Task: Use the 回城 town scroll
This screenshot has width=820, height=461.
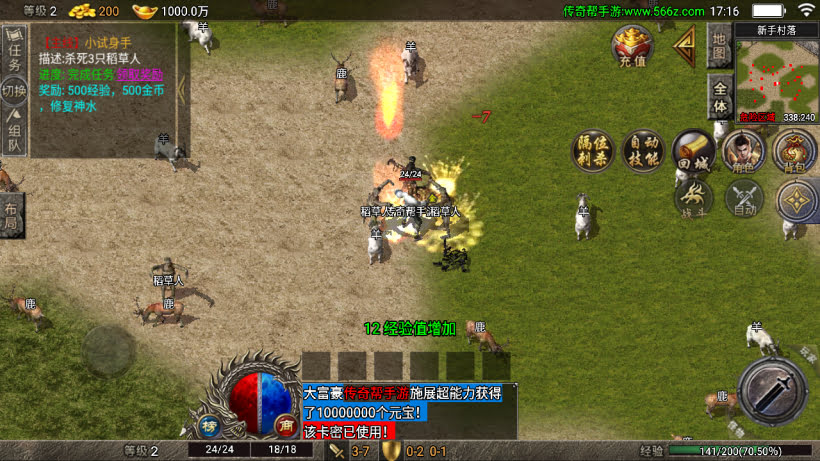Action: tap(693, 150)
